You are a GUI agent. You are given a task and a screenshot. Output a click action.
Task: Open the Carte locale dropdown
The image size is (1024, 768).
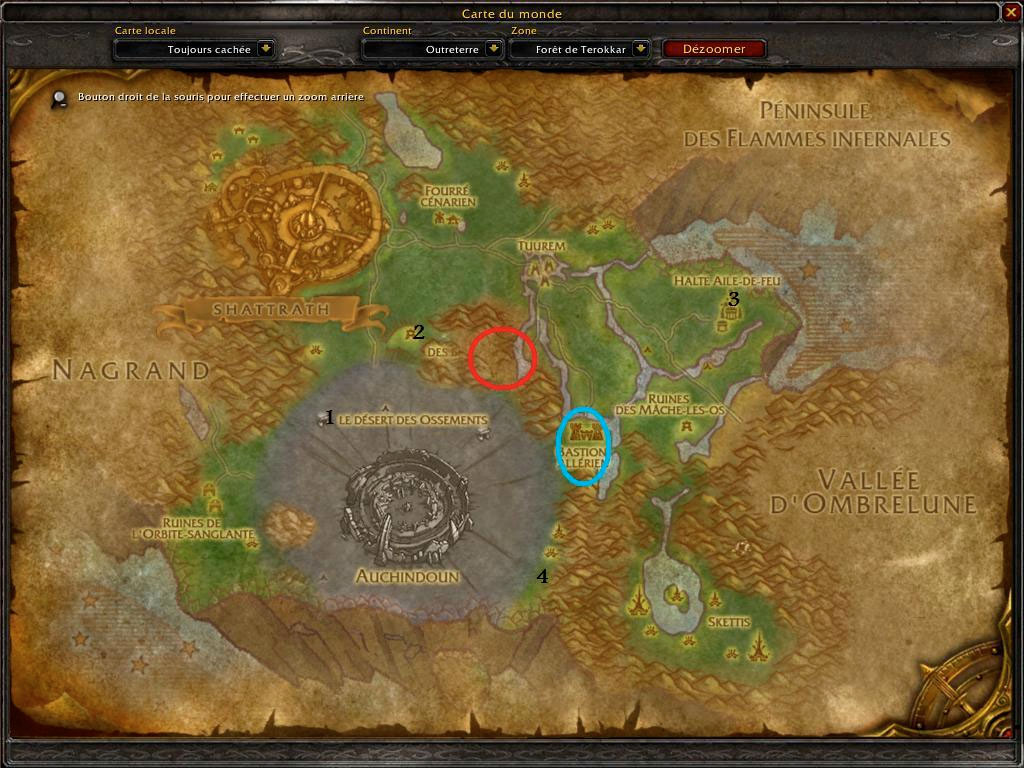tap(266, 48)
